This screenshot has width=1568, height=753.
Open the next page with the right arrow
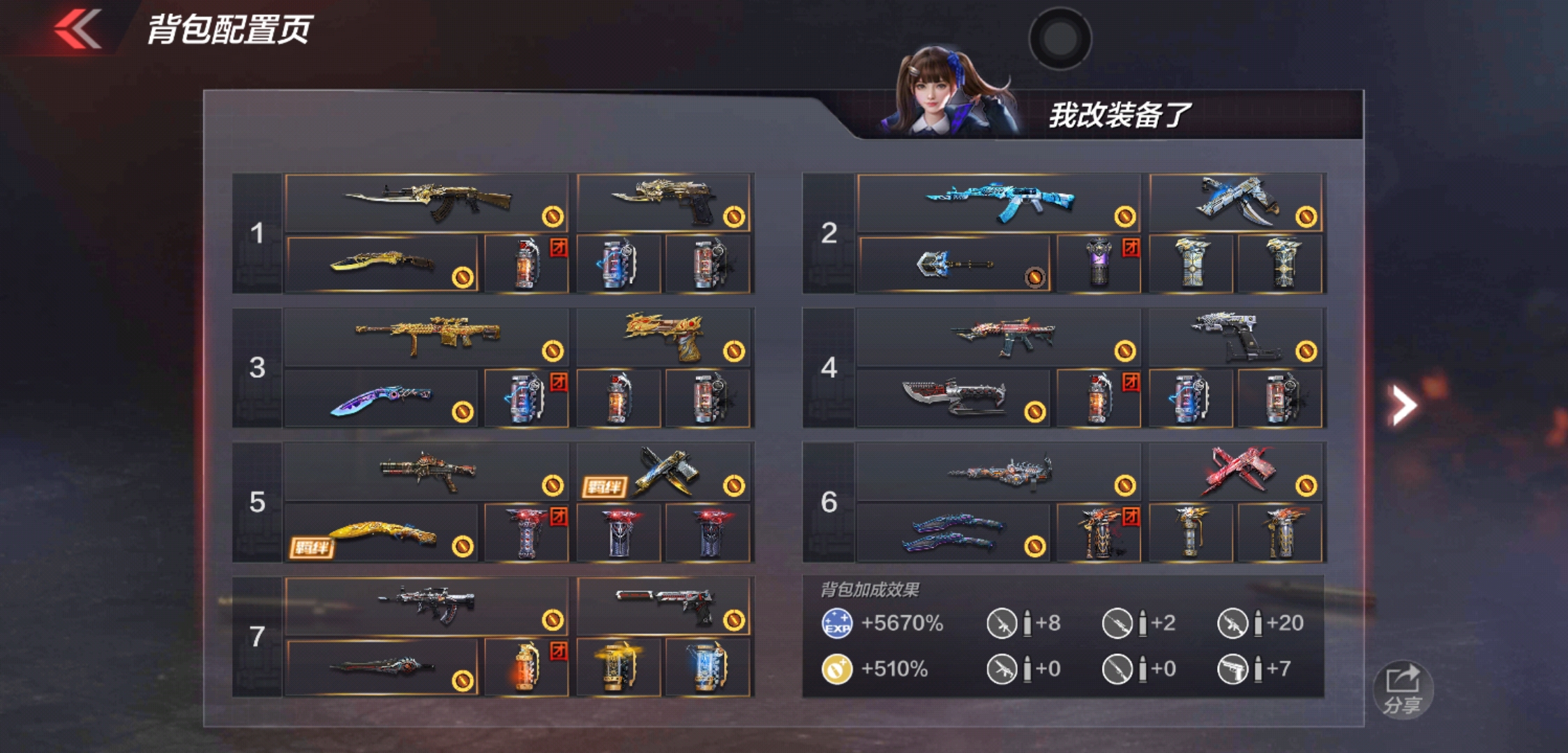[x=1403, y=404]
